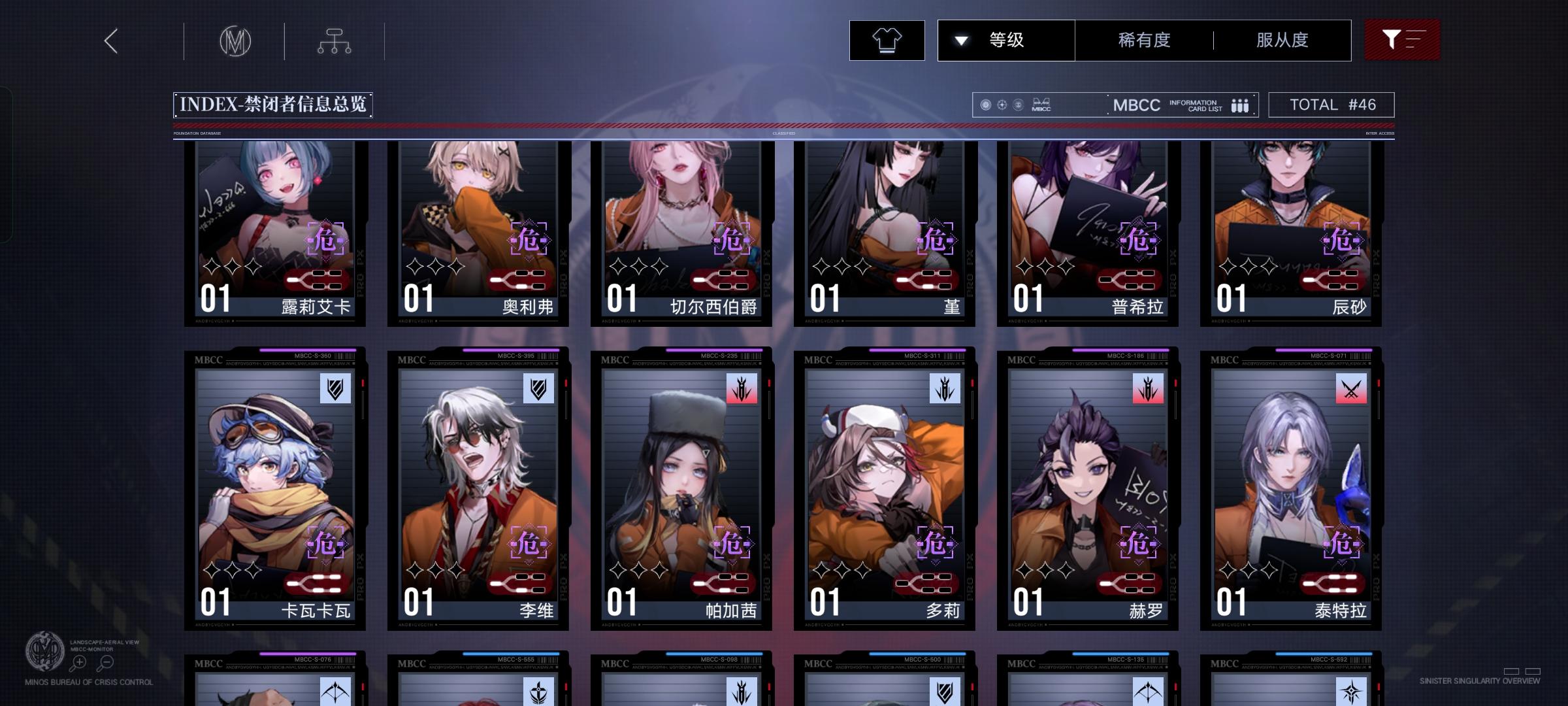
Task: Click the shirt outfit icon next to sort options
Action: coord(887,40)
